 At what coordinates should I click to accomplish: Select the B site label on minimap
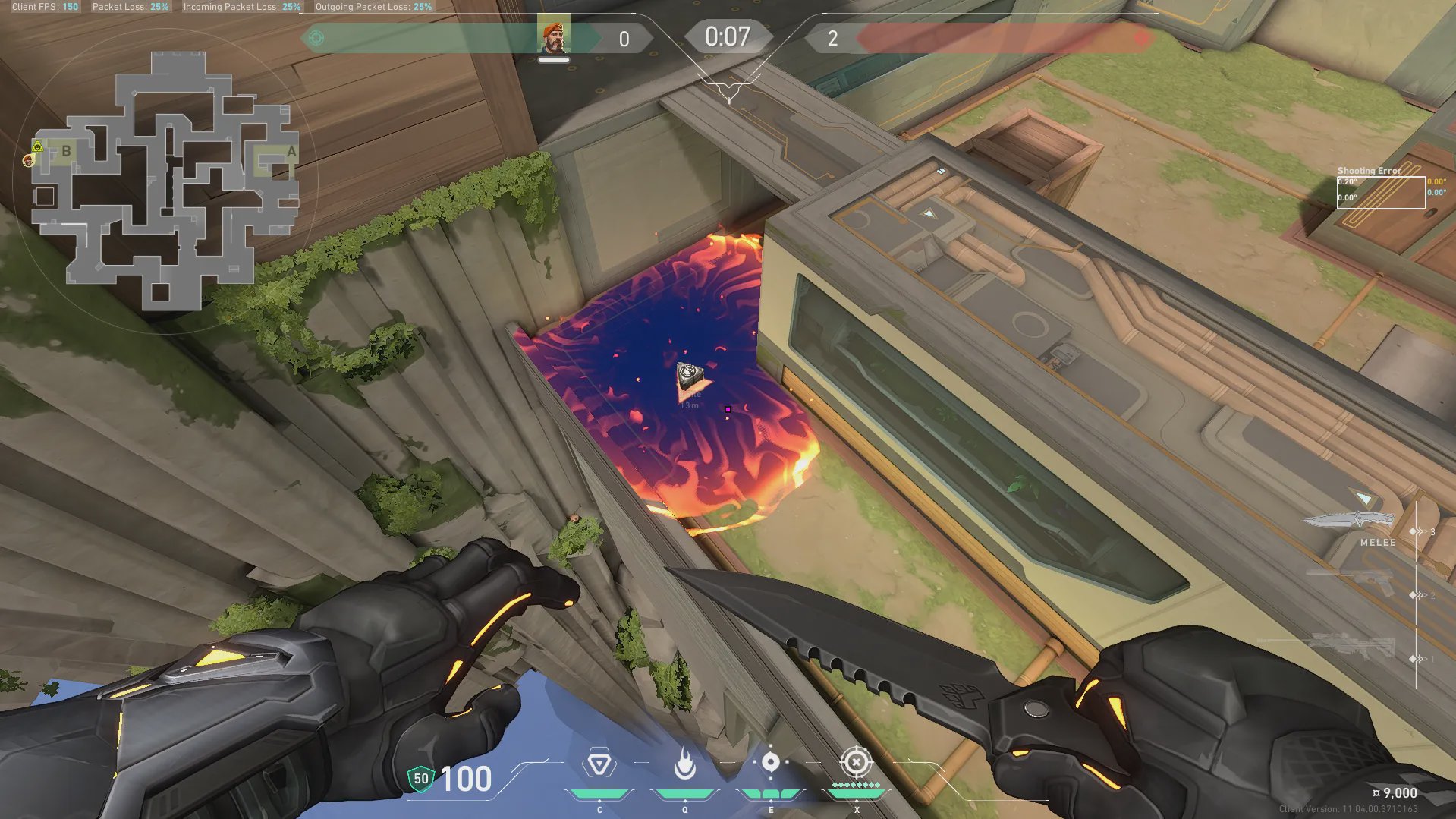pos(67,151)
